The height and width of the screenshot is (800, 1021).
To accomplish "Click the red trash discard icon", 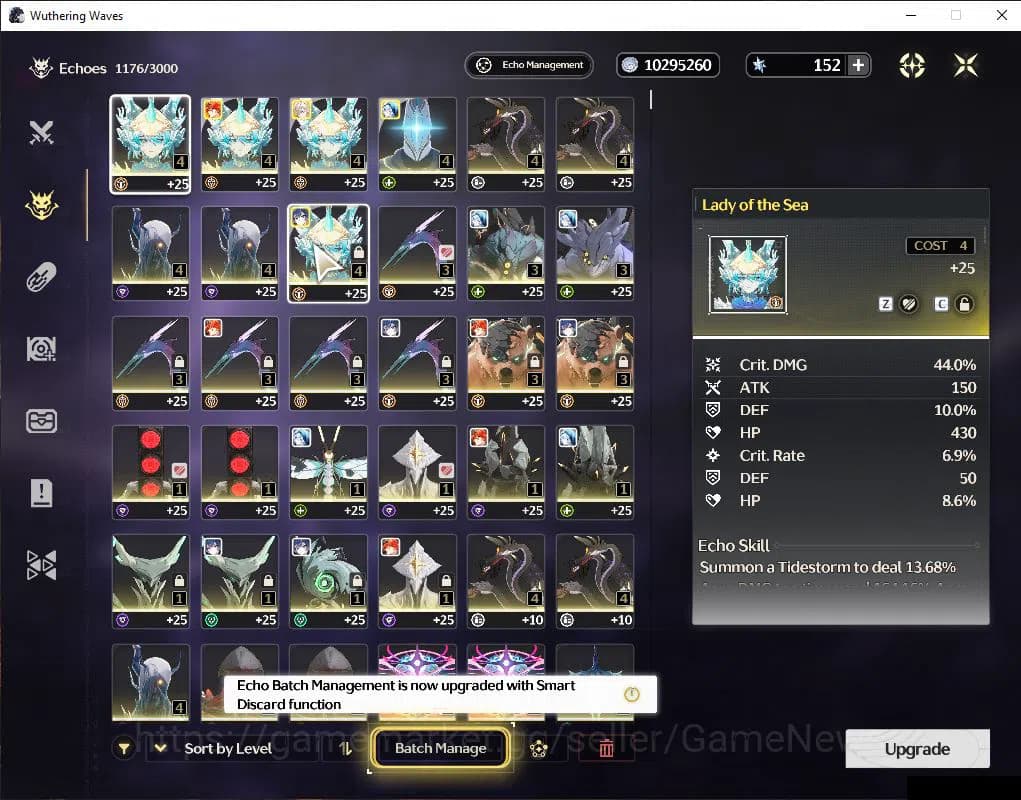I will click(x=606, y=748).
